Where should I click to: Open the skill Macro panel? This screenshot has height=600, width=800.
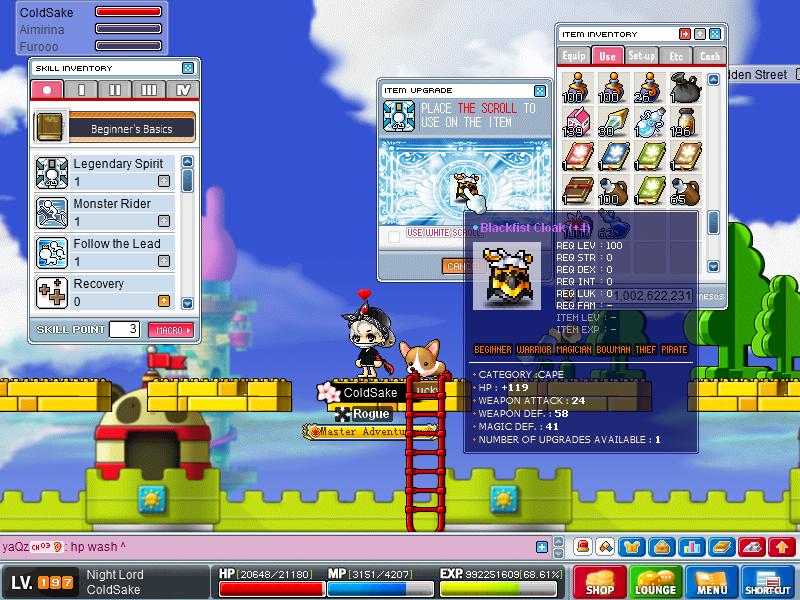point(170,329)
